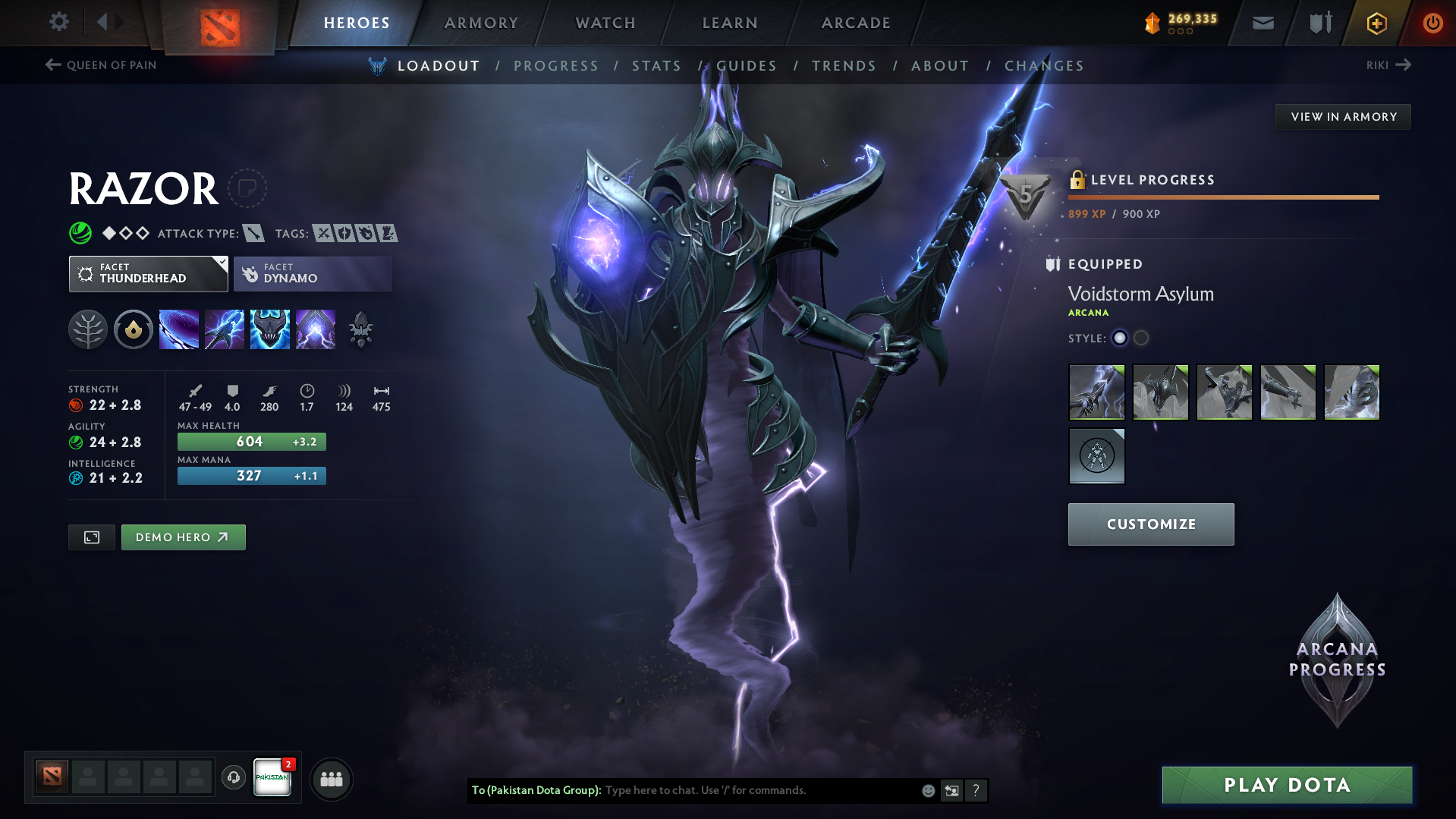This screenshot has width=1456, height=819.
Task: Expand the Pakistan Dota Group channel tab
Action: pos(273,779)
